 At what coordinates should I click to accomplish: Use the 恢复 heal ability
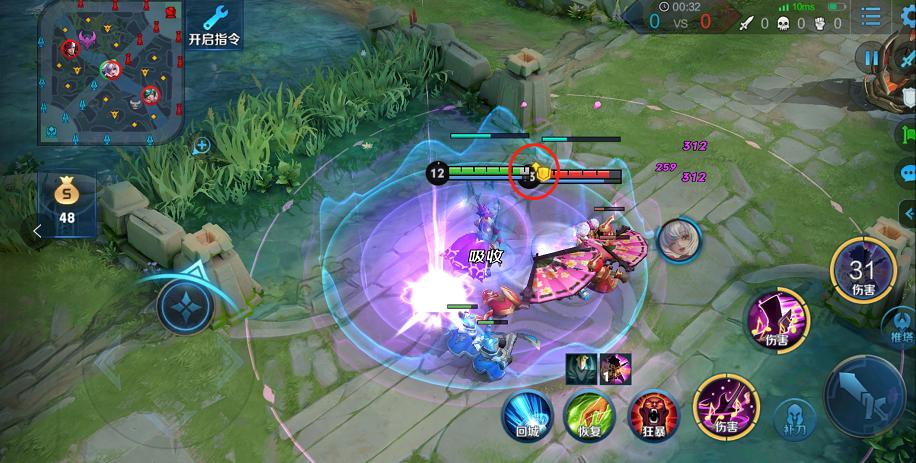(x=587, y=414)
